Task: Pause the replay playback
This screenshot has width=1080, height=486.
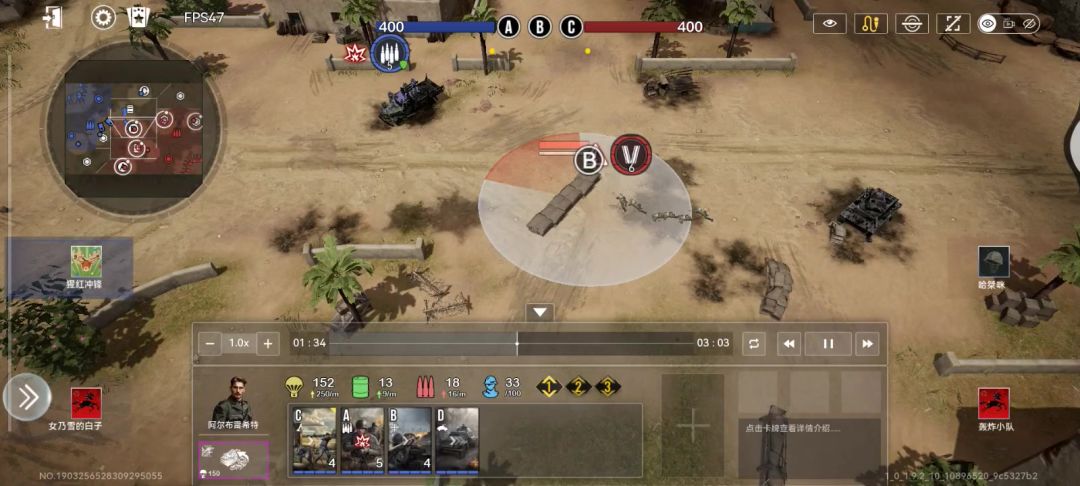Action: pyautogui.click(x=828, y=343)
